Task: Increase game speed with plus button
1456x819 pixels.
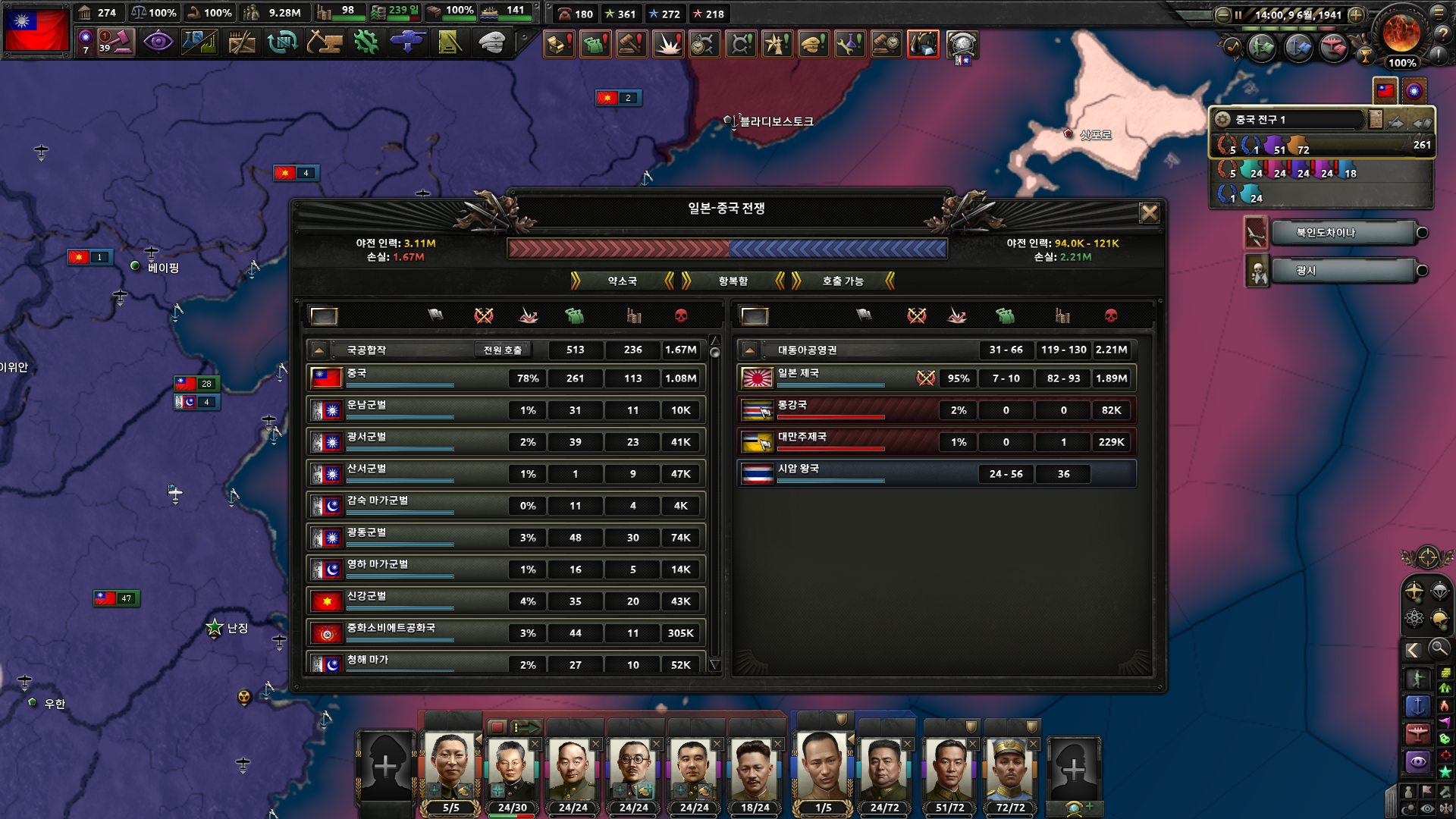Action: [1357, 14]
